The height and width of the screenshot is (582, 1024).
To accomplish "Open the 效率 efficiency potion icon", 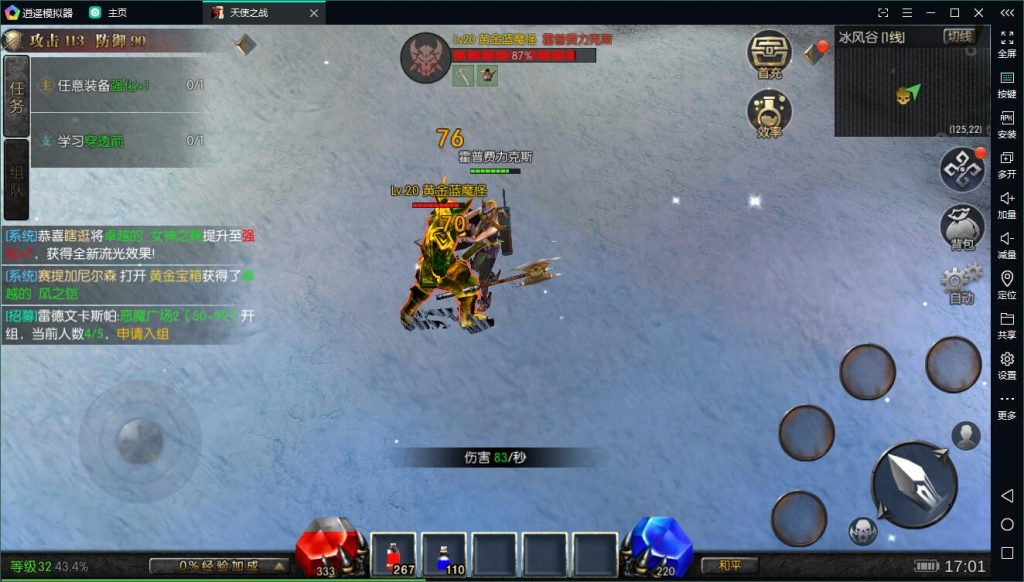I will point(769,112).
